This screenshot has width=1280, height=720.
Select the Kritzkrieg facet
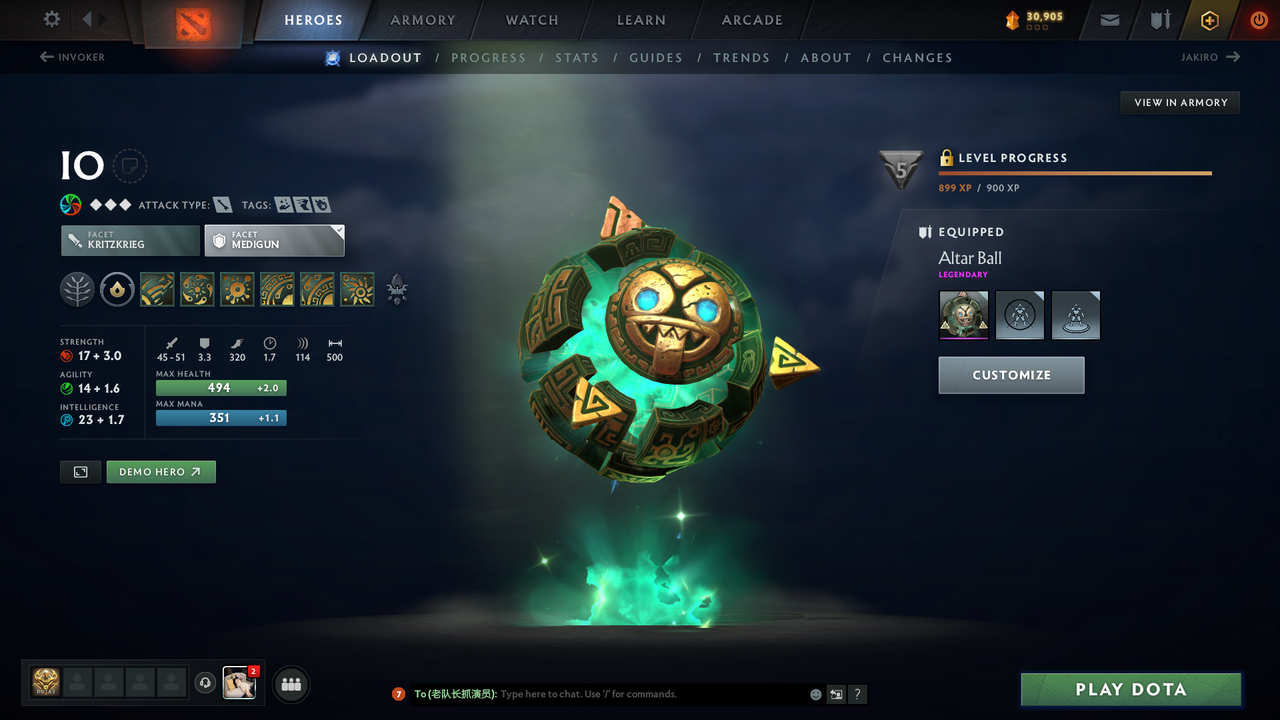pyautogui.click(x=130, y=240)
